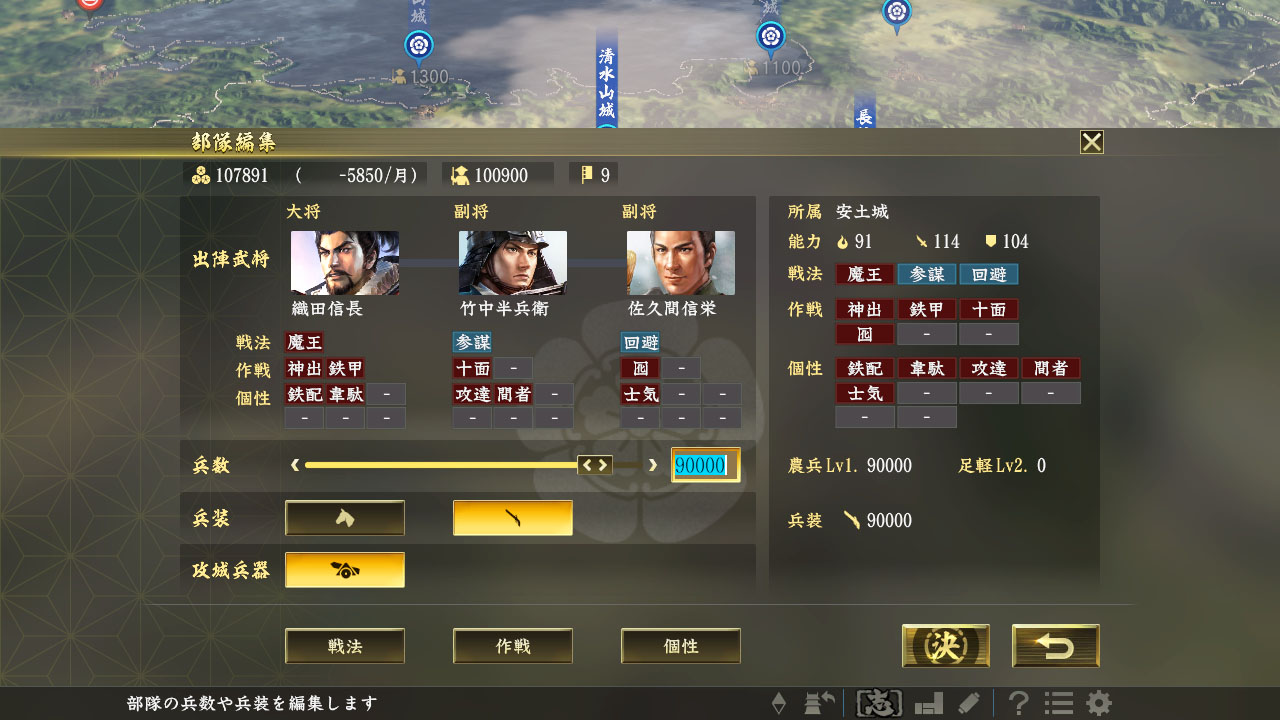Screen dimensions: 1280x720
Task: Click the siege weapon 攻城兵器 icon
Action: click(344, 569)
